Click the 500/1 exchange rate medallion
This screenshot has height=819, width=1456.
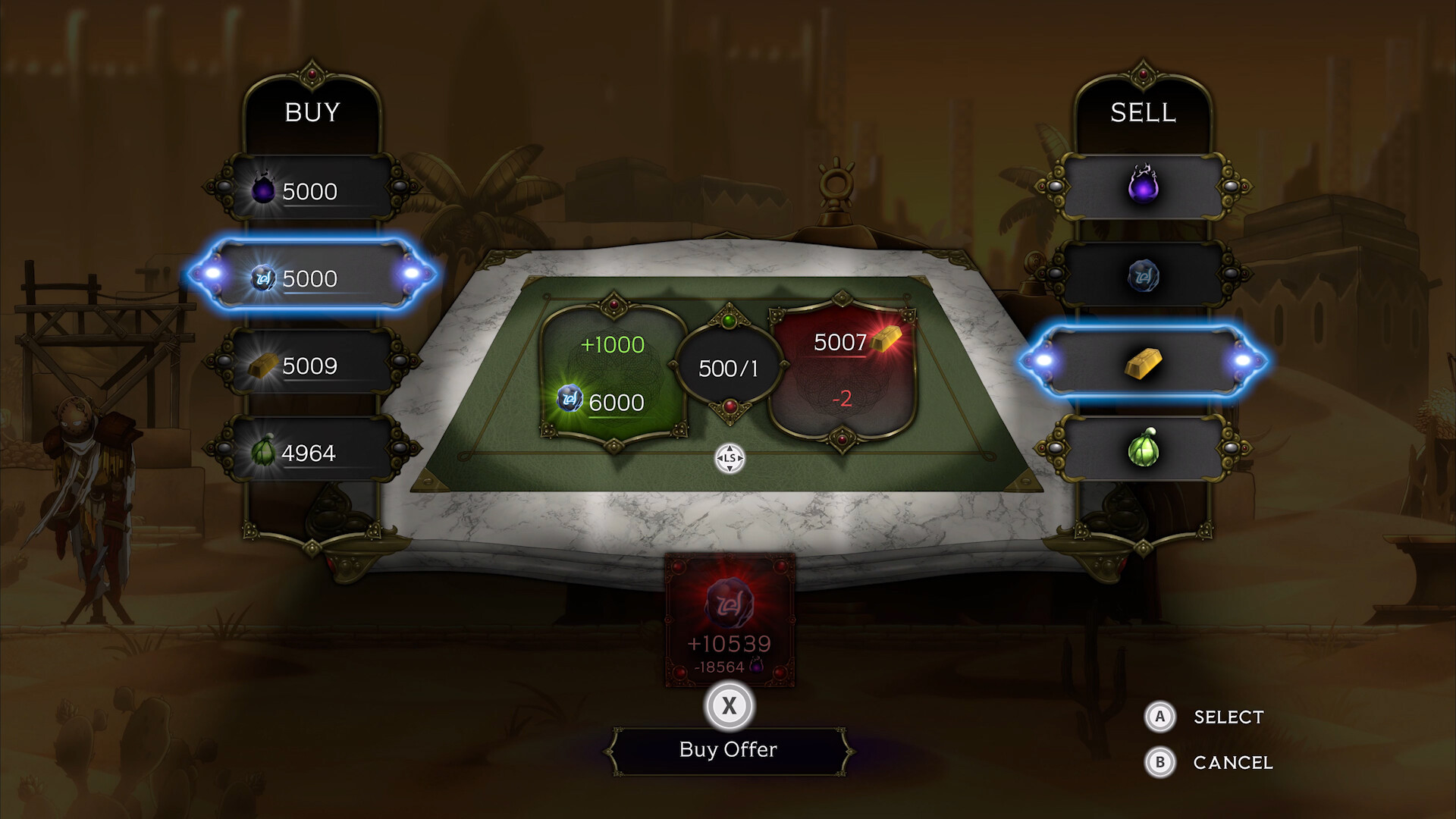click(x=728, y=369)
